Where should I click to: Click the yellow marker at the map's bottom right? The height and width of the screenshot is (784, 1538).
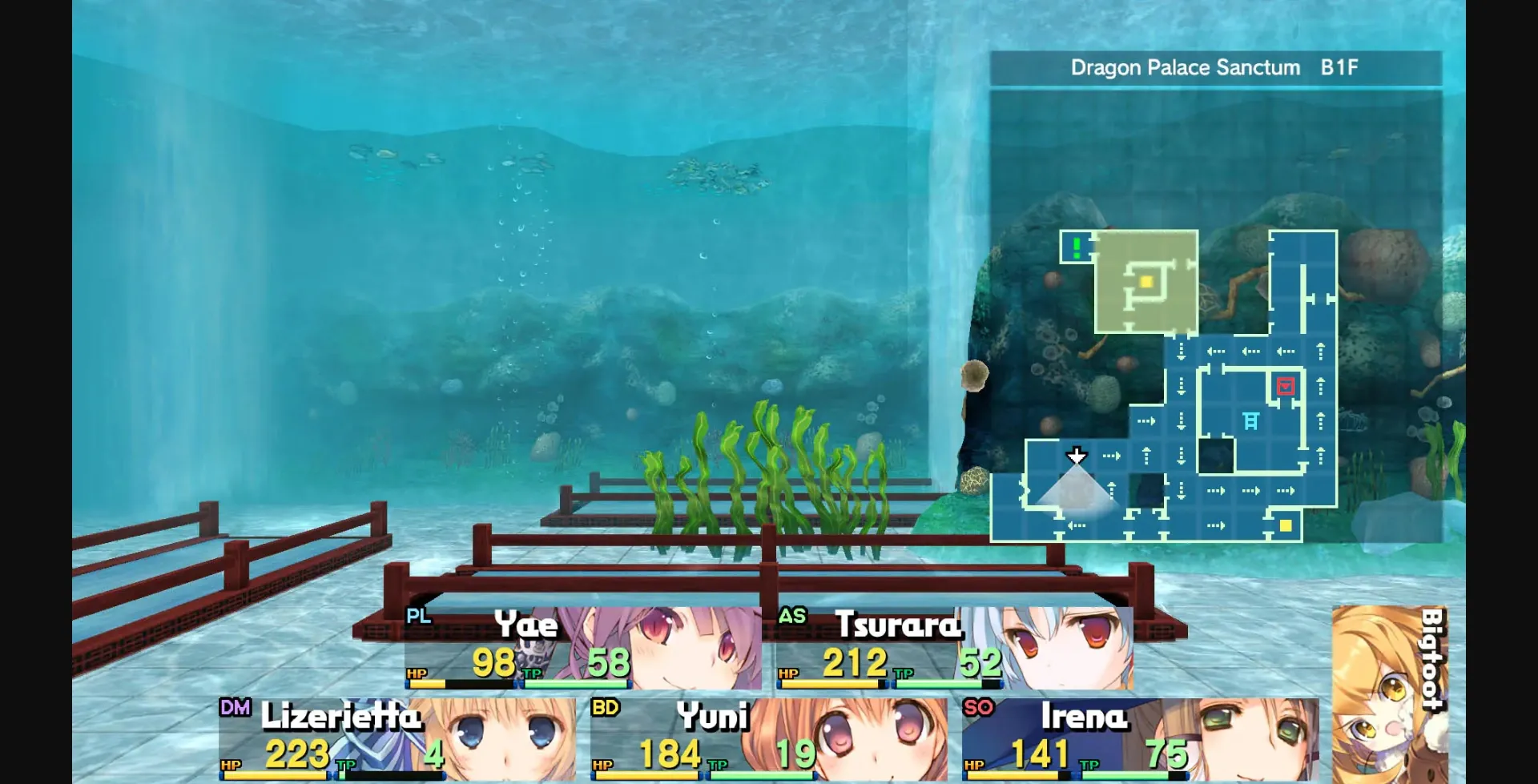tap(1286, 525)
